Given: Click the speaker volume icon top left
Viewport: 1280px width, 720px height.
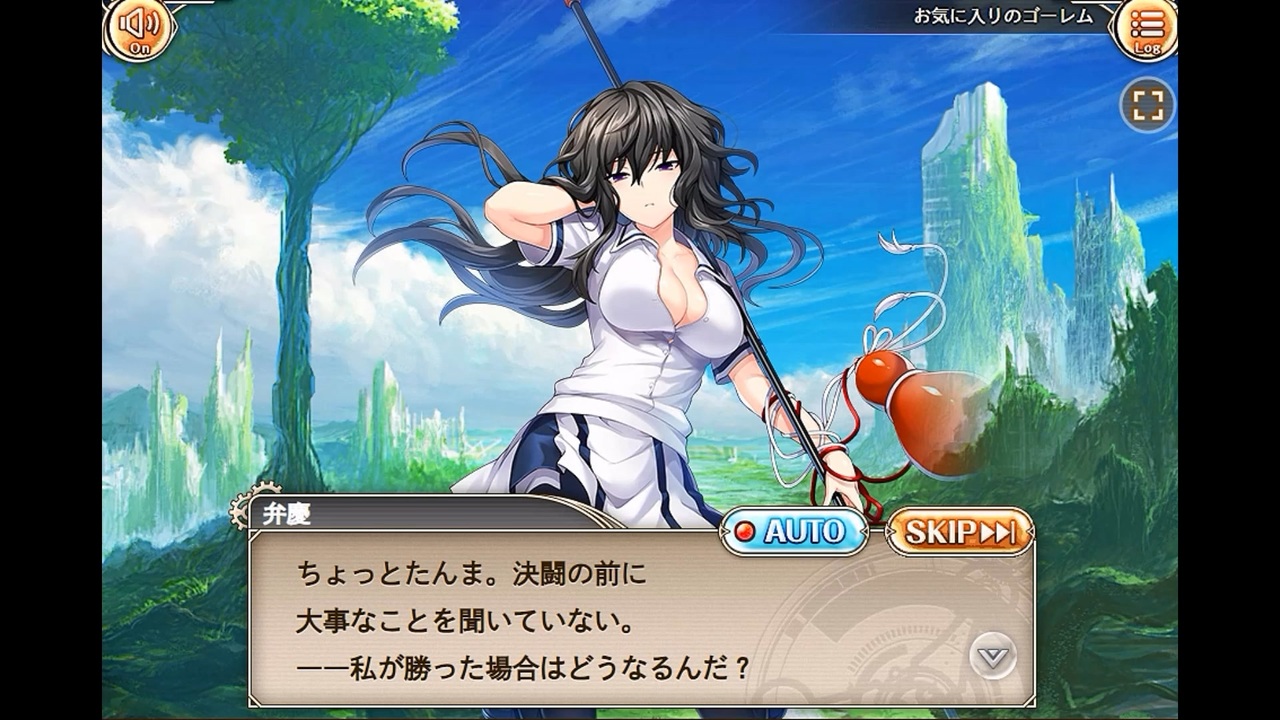Looking at the screenshot, I should point(138,25).
